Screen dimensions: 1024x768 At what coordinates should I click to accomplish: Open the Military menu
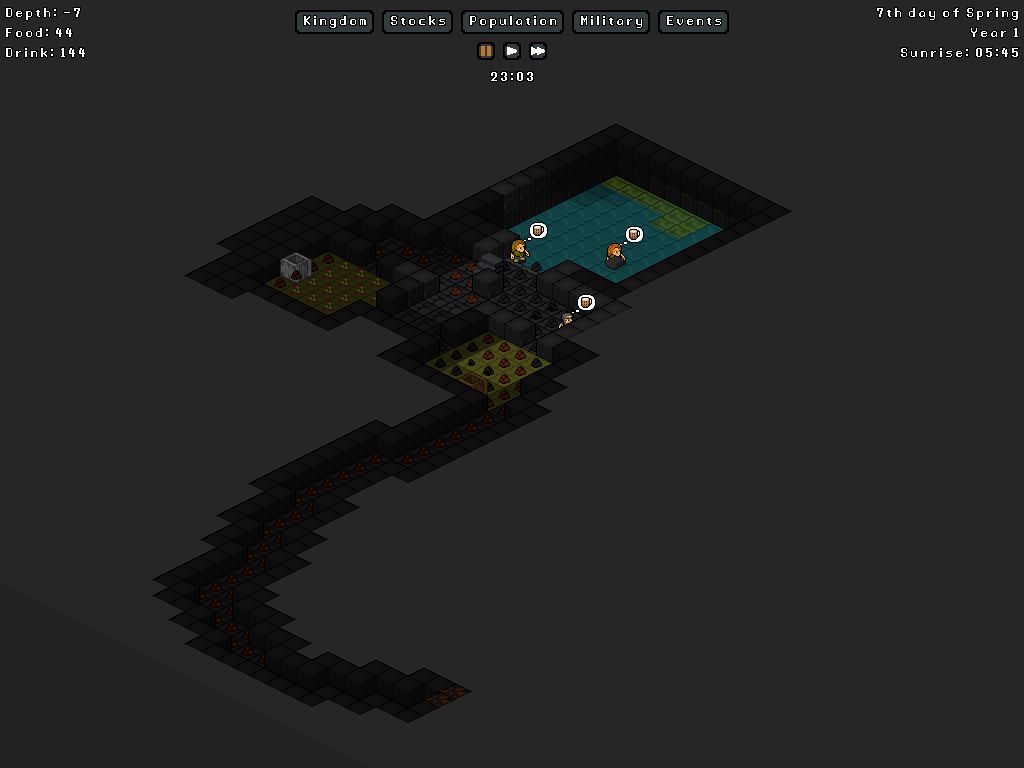tap(610, 21)
